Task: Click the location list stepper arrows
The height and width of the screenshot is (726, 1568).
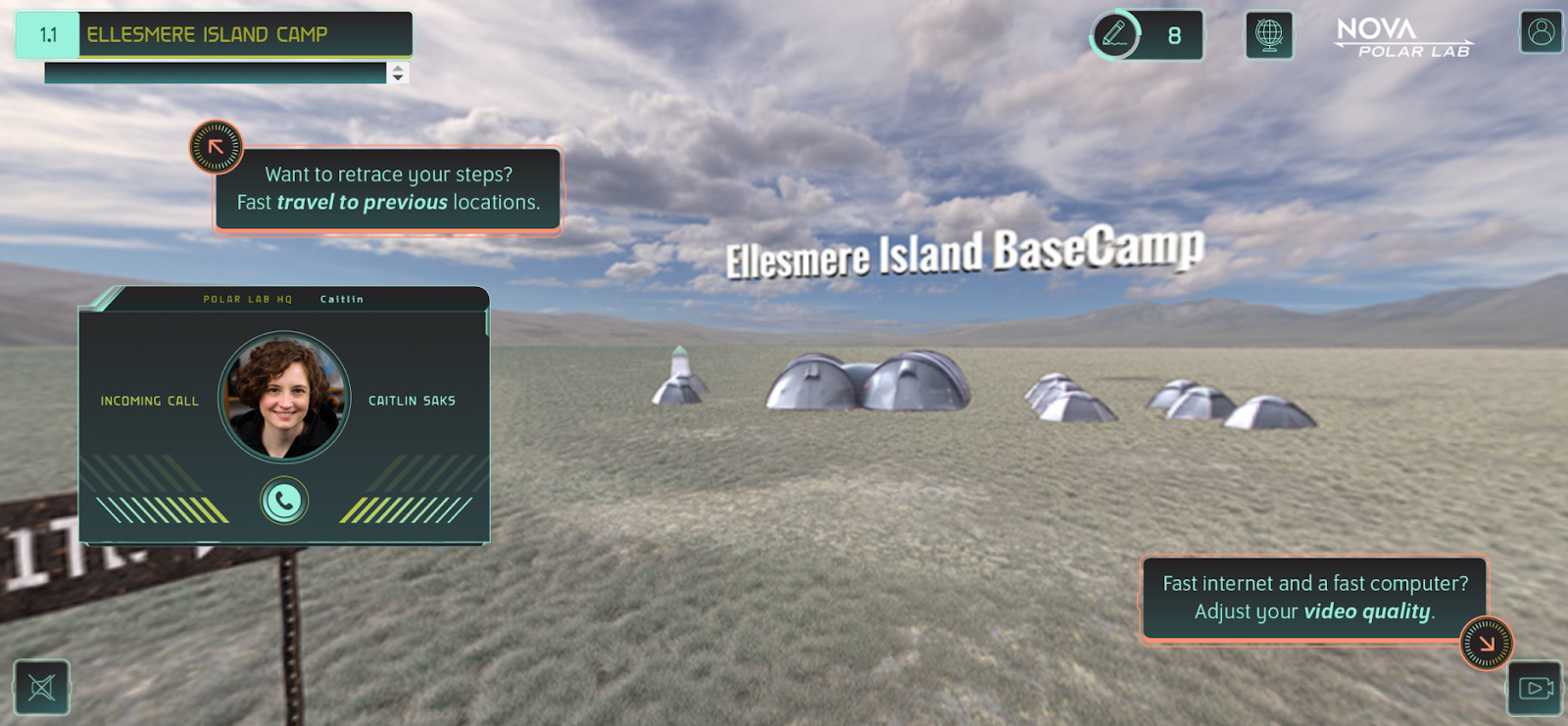Action: (x=398, y=73)
